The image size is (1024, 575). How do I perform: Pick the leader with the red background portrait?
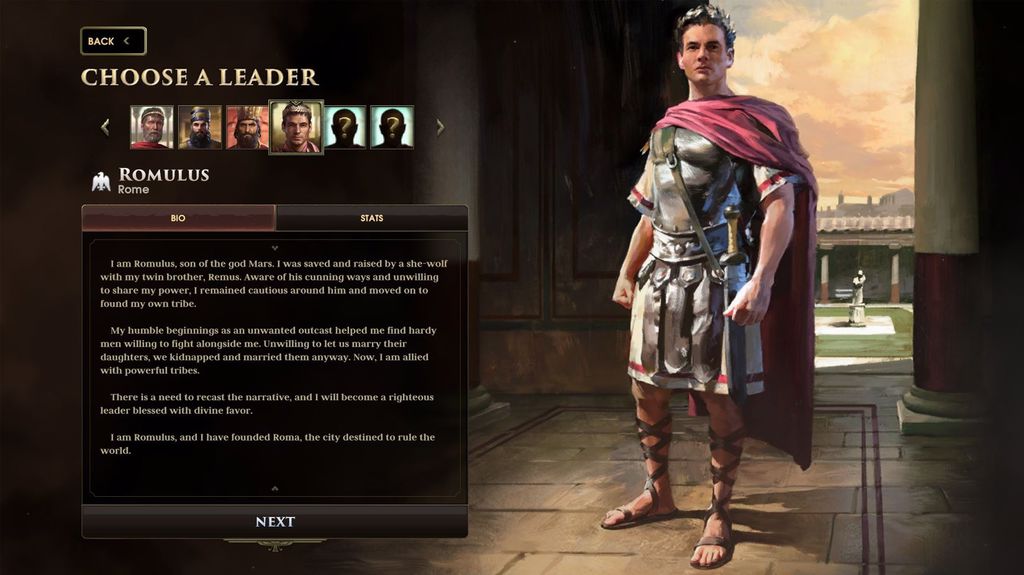click(247, 127)
